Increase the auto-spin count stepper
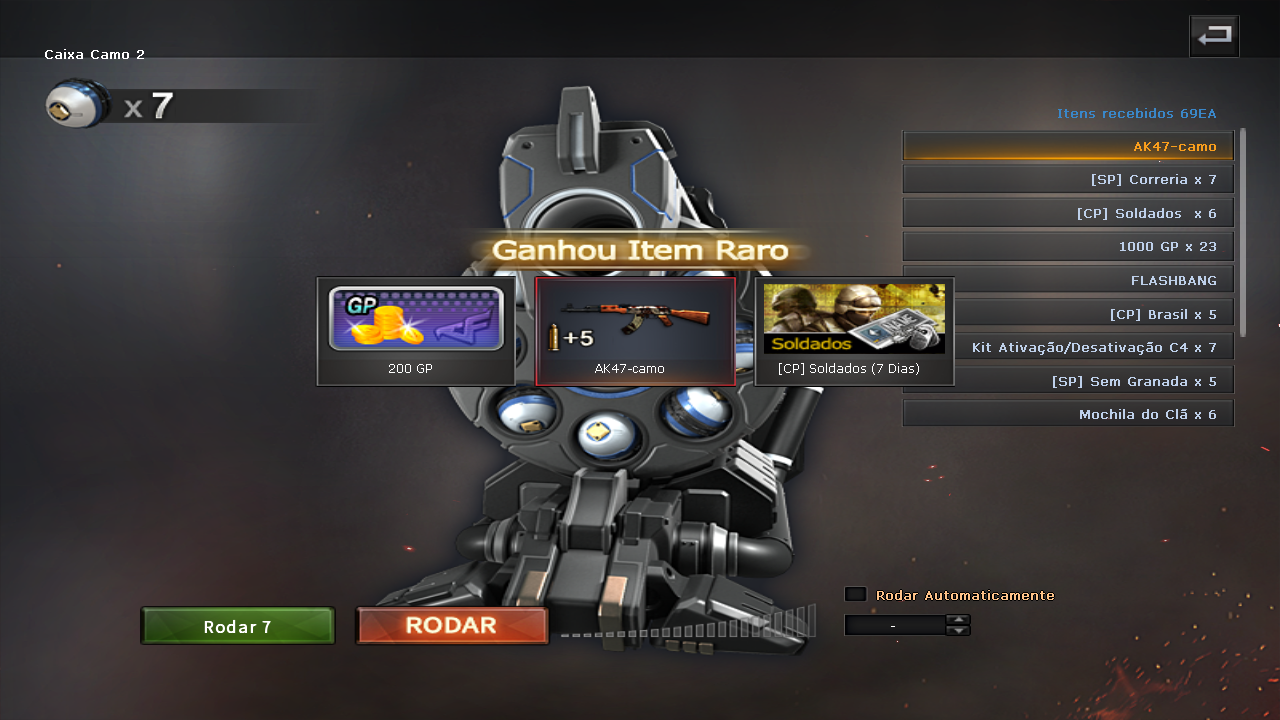This screenshot has height=720, width=1280. click(958, 620)
